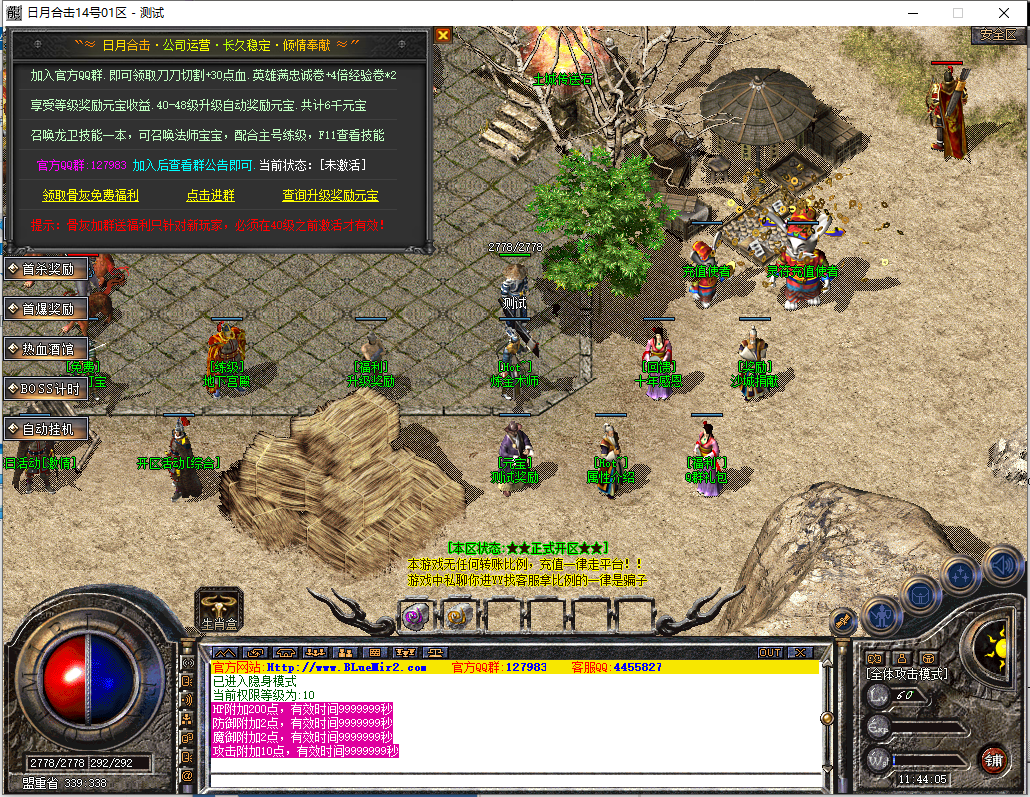Image resolution: width=1030 pixels, height=797 pixels.
Task: Choose the 首爆奖励 side button
Action: [x=46, y=309]
